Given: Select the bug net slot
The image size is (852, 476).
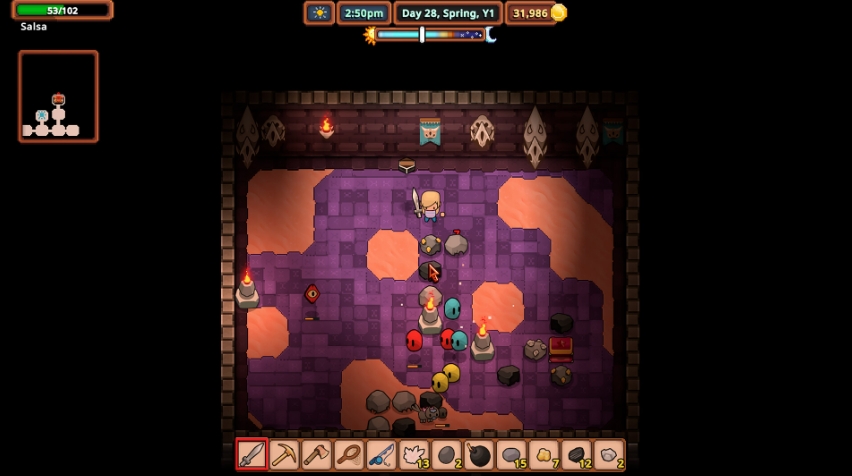Looking at the screenshot, I should [349, 455].
